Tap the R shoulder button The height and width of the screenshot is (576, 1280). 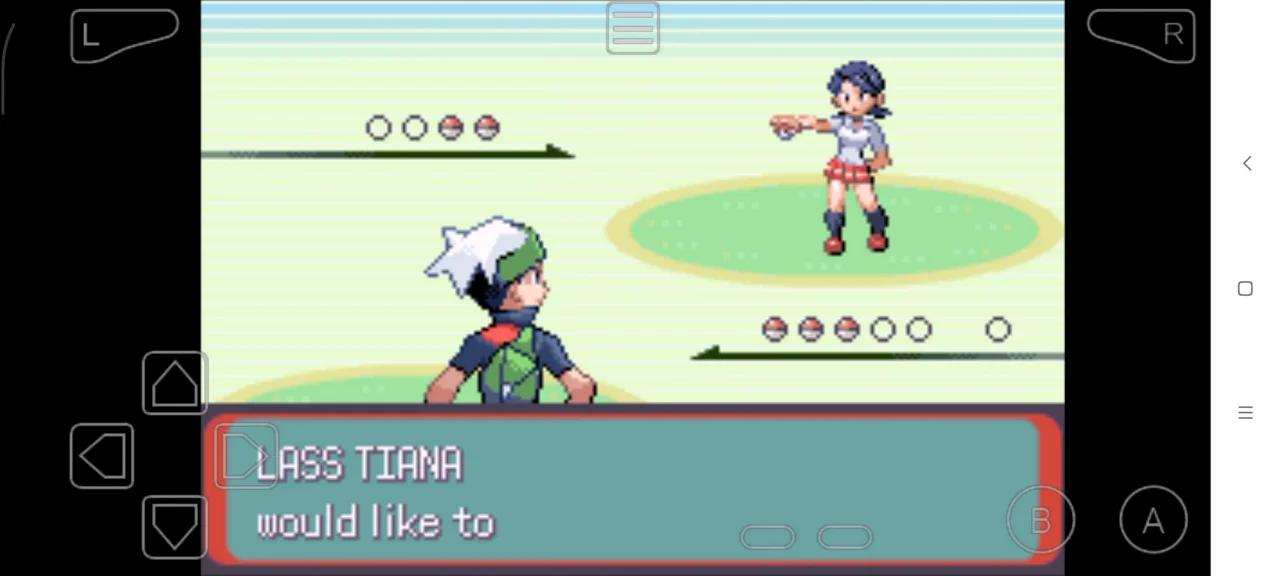(x=1141, y=36)
